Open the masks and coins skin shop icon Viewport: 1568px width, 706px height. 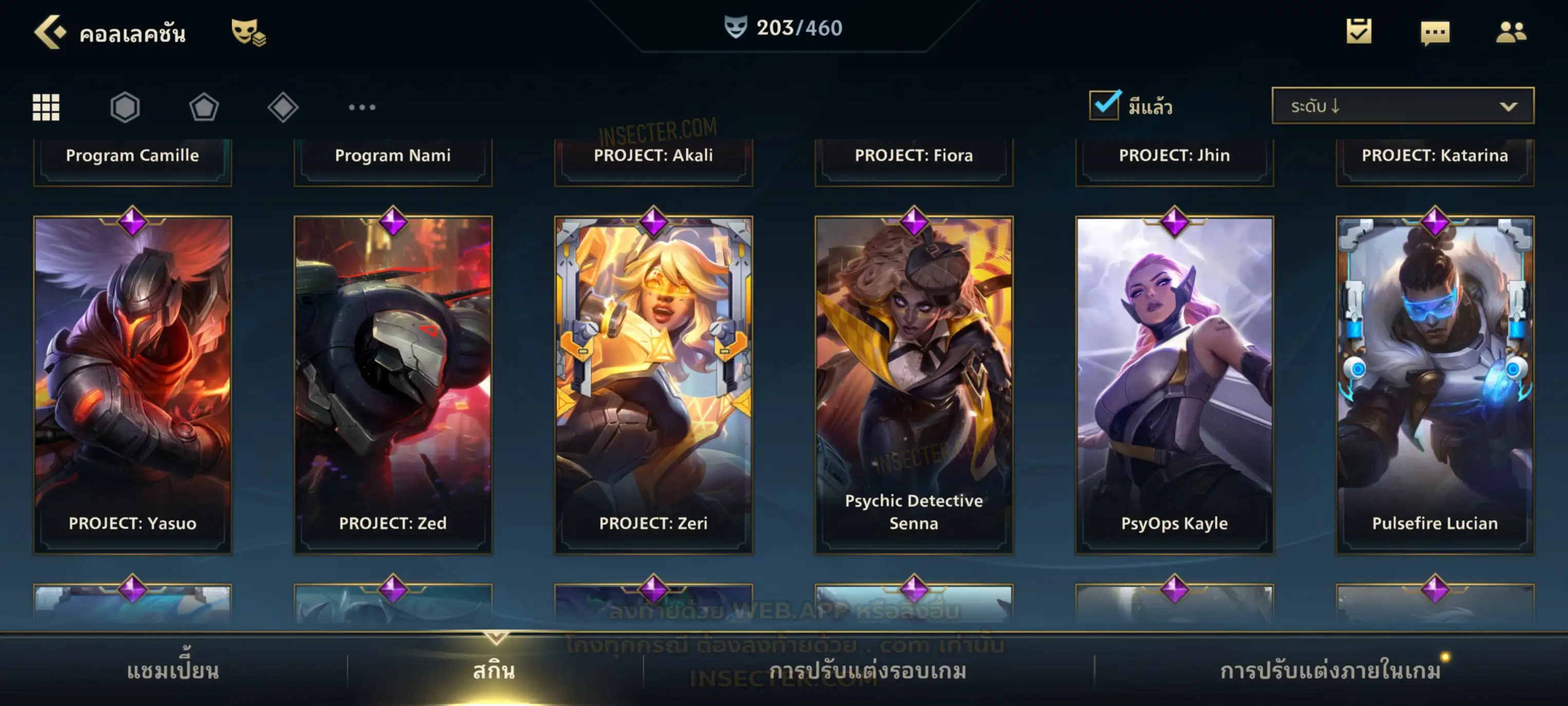click(248, 32)
